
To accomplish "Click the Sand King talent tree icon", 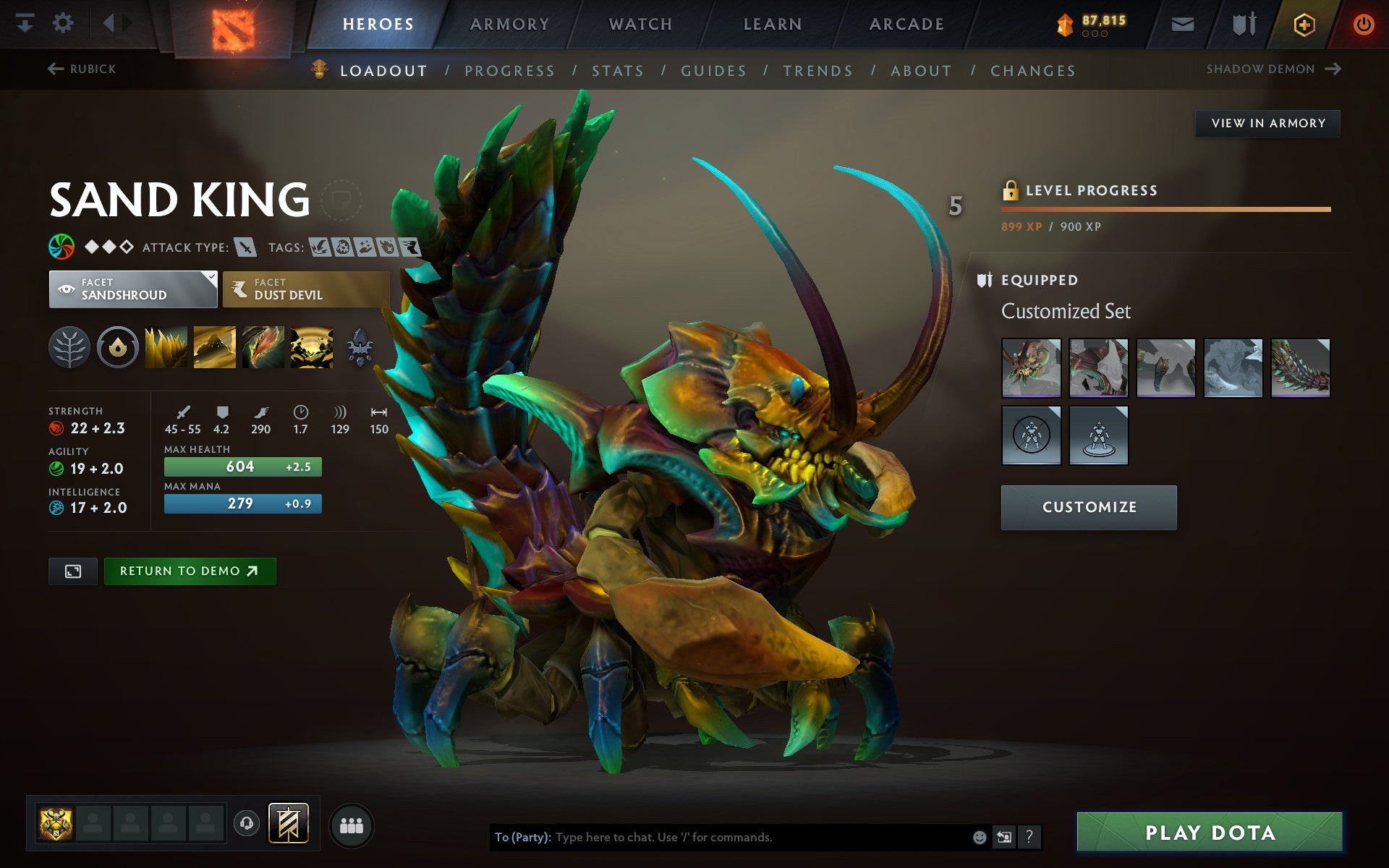I will point(69,347).
